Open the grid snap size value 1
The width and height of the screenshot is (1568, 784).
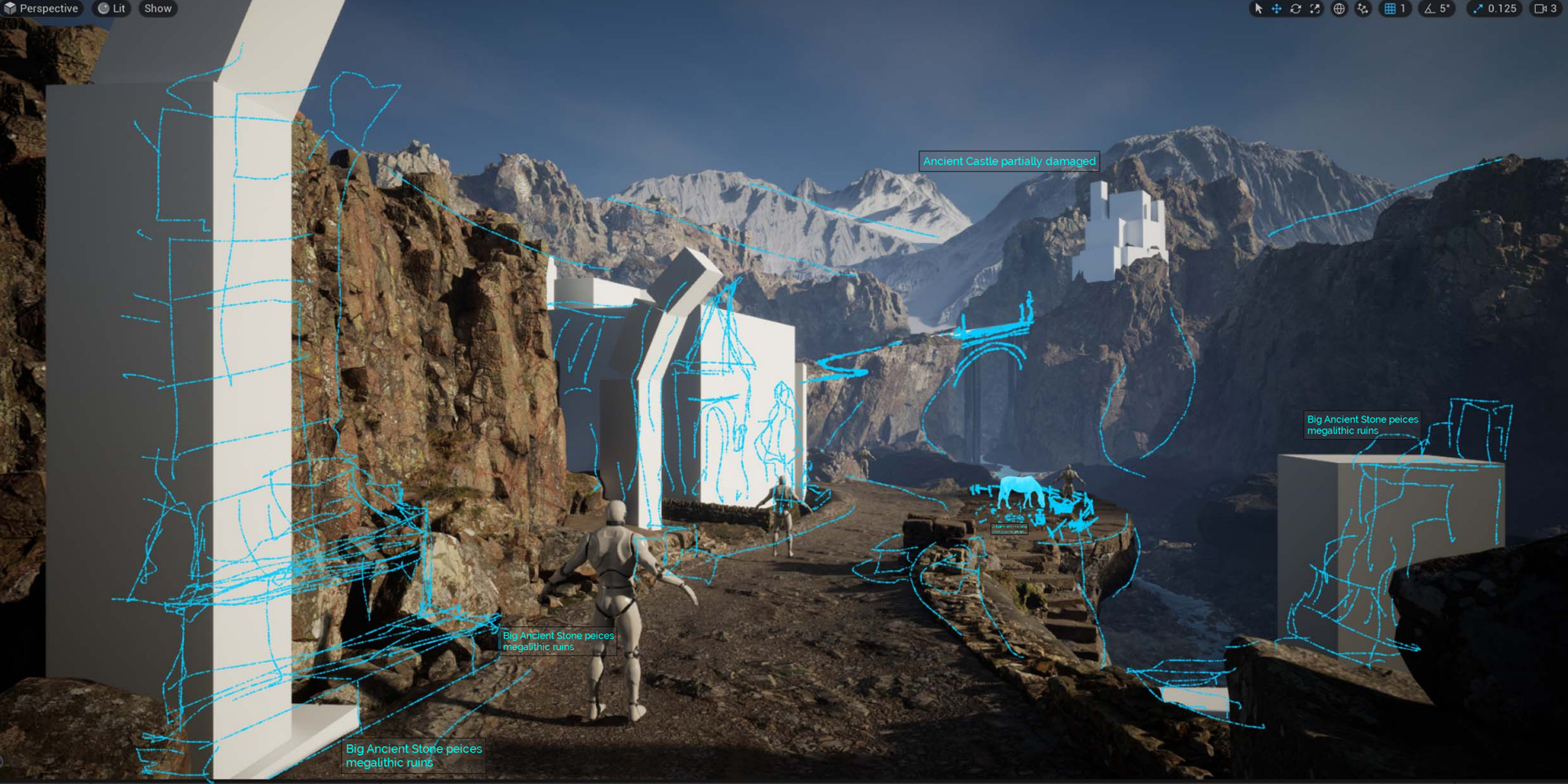click(x=1403, y=9)
